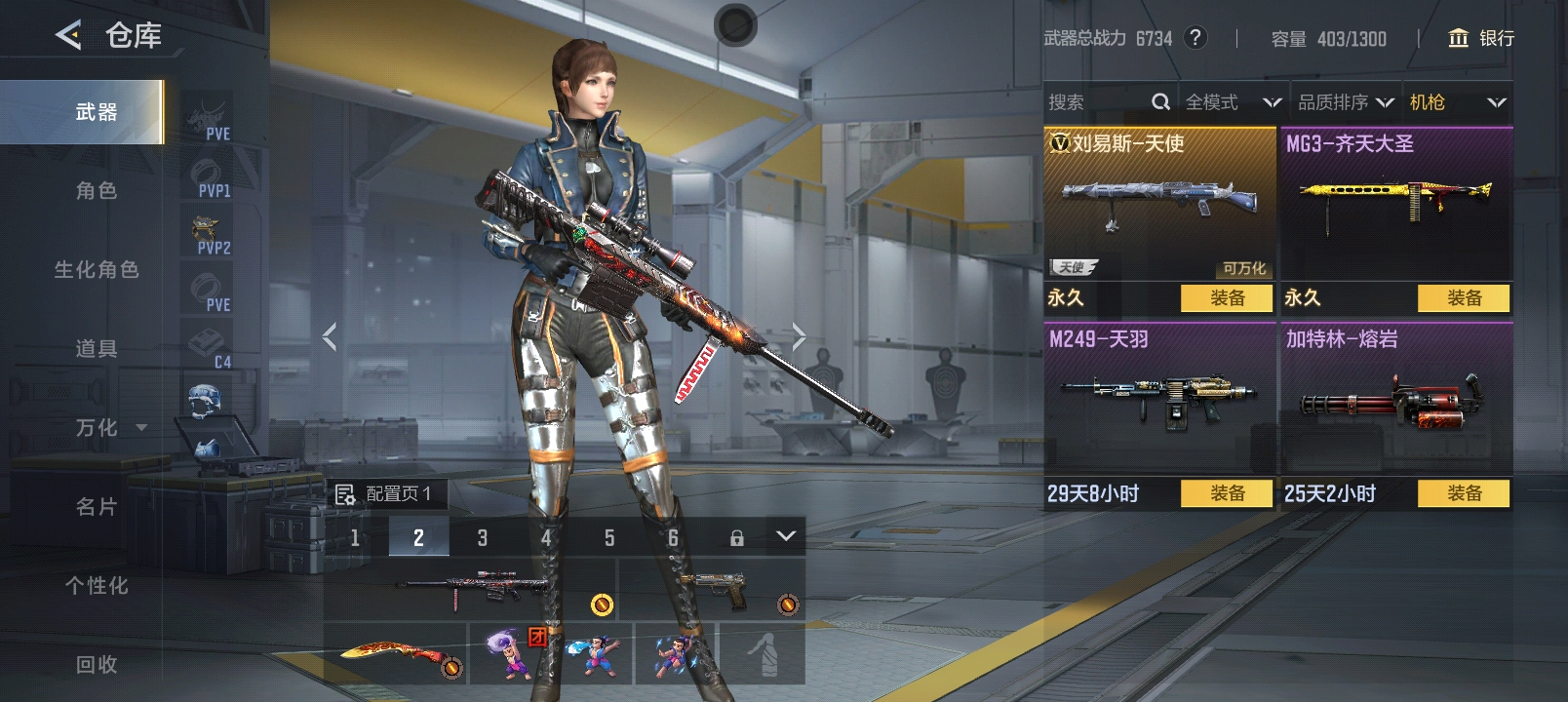Open the 生化角色 category
The height and width of the screenshot is (702, 1568).
[x=96, y=270]
